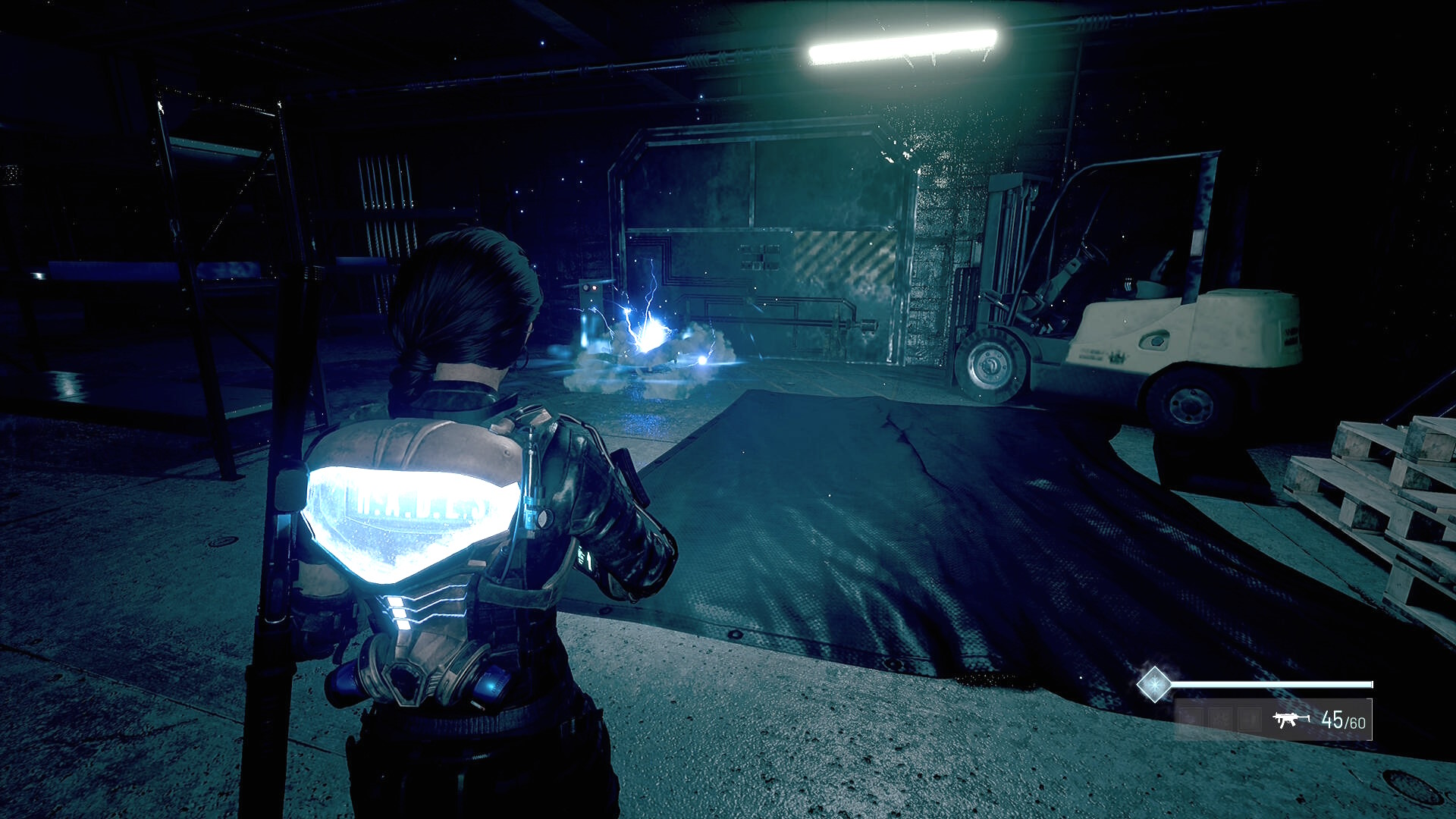Select the submachine gun weapon icon
The height and width of the screenshot is (819, 1456).
(x=1290, y=720)
